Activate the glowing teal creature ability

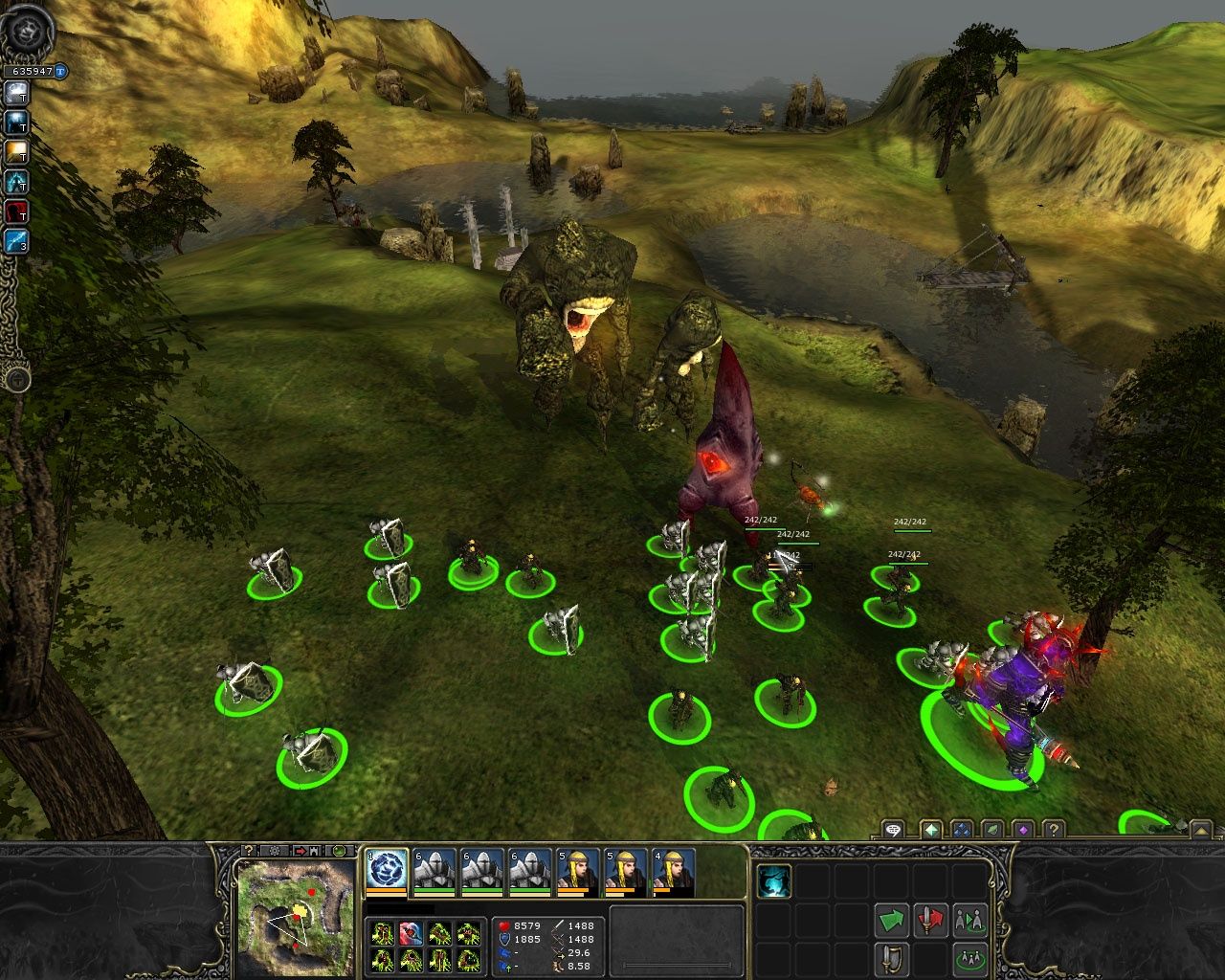(x=774, y=881)
